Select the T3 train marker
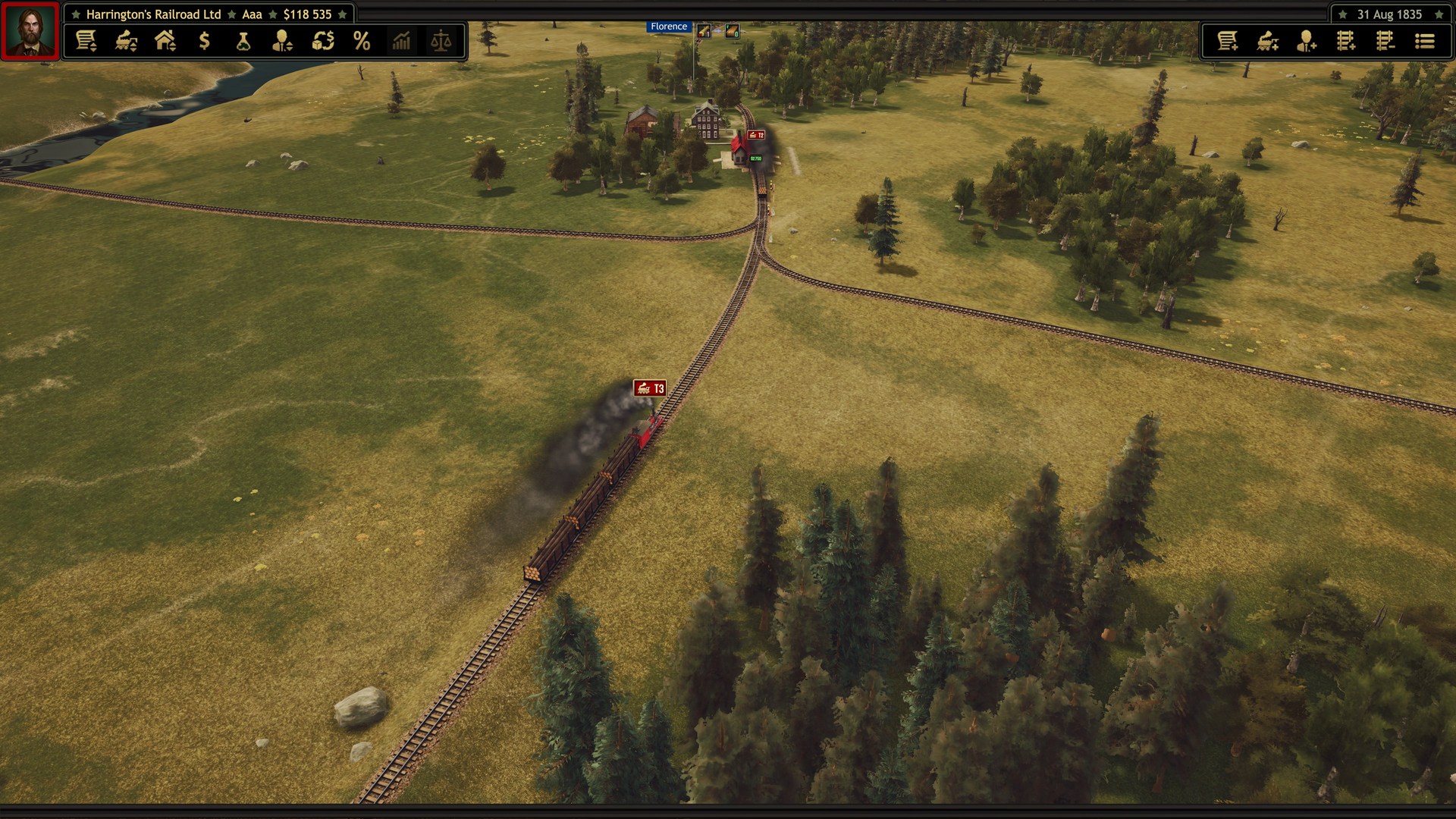This screenshot has width=1456, height=819. (650, 388)
